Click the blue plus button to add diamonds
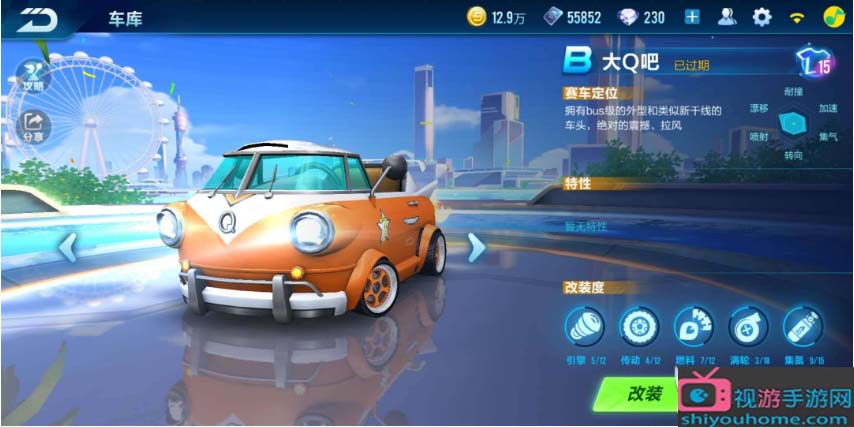 click(x=692, y=17)
